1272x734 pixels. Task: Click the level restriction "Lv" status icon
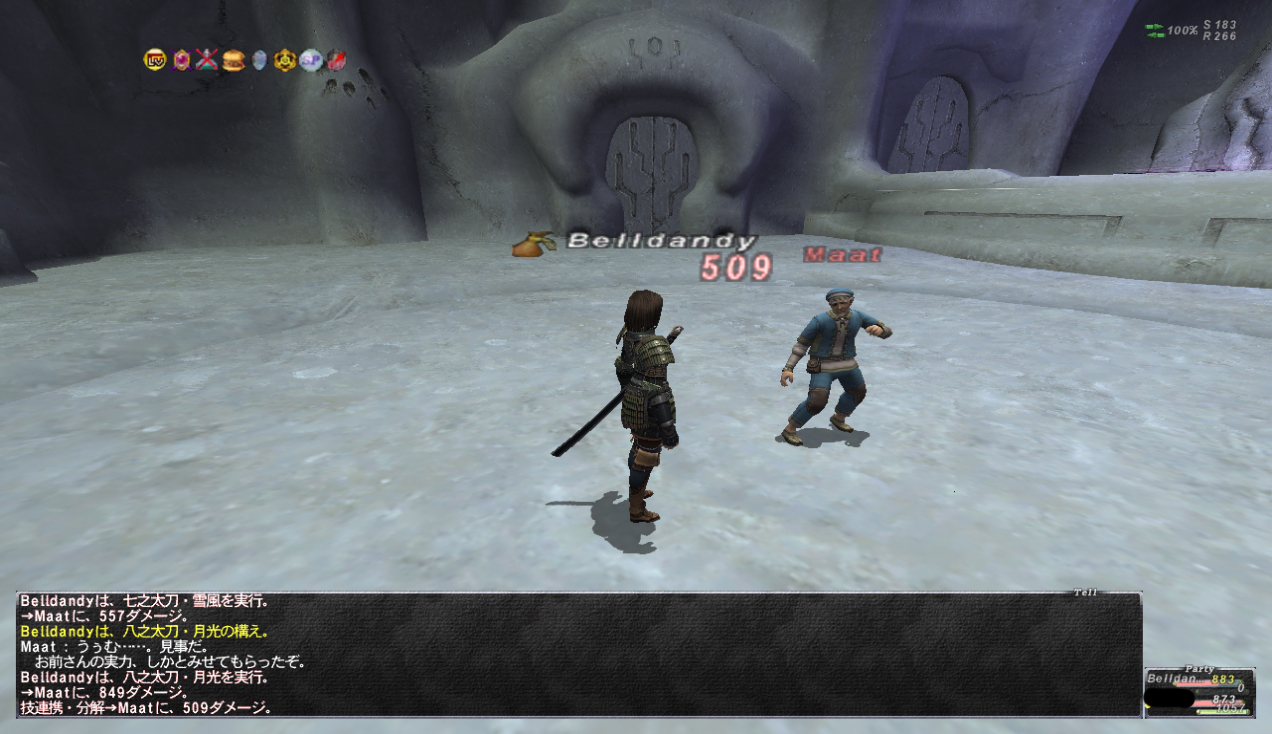pos(154,60)
